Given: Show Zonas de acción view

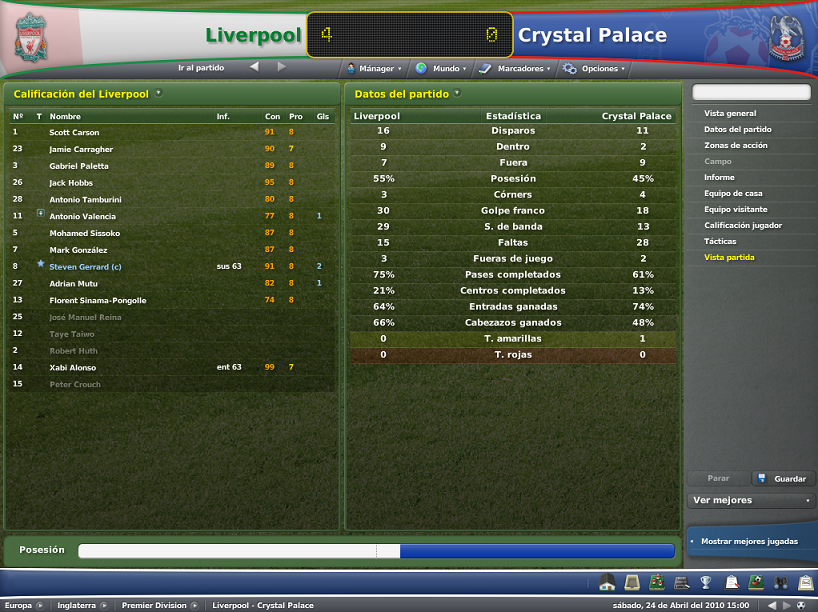Looking at the screenshot, I should point(736,145).
